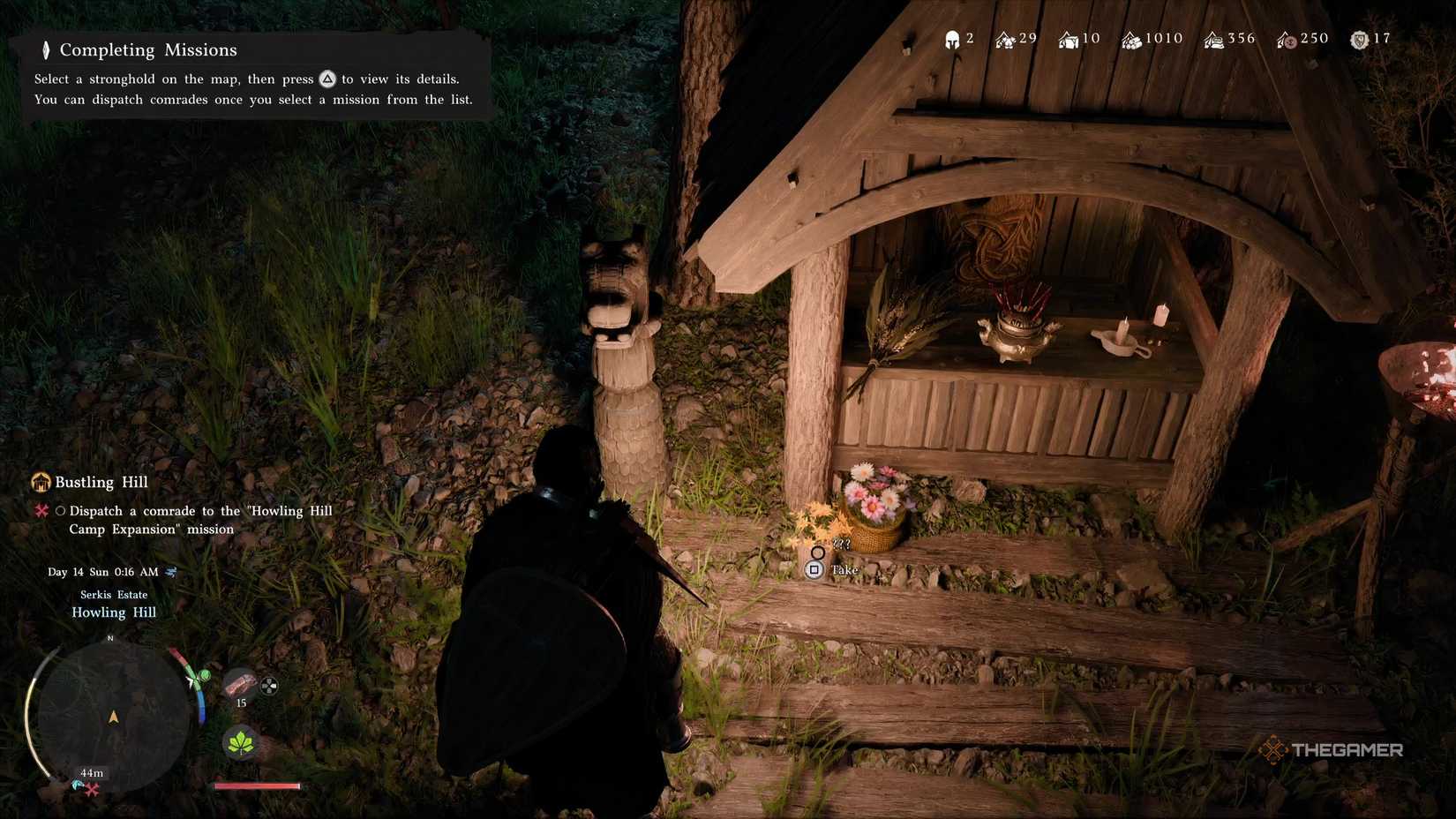The width and height of the screenshot is (1456, 819).
Task: Click the shield emblem icon showing 17
Action: (1356, 39)
